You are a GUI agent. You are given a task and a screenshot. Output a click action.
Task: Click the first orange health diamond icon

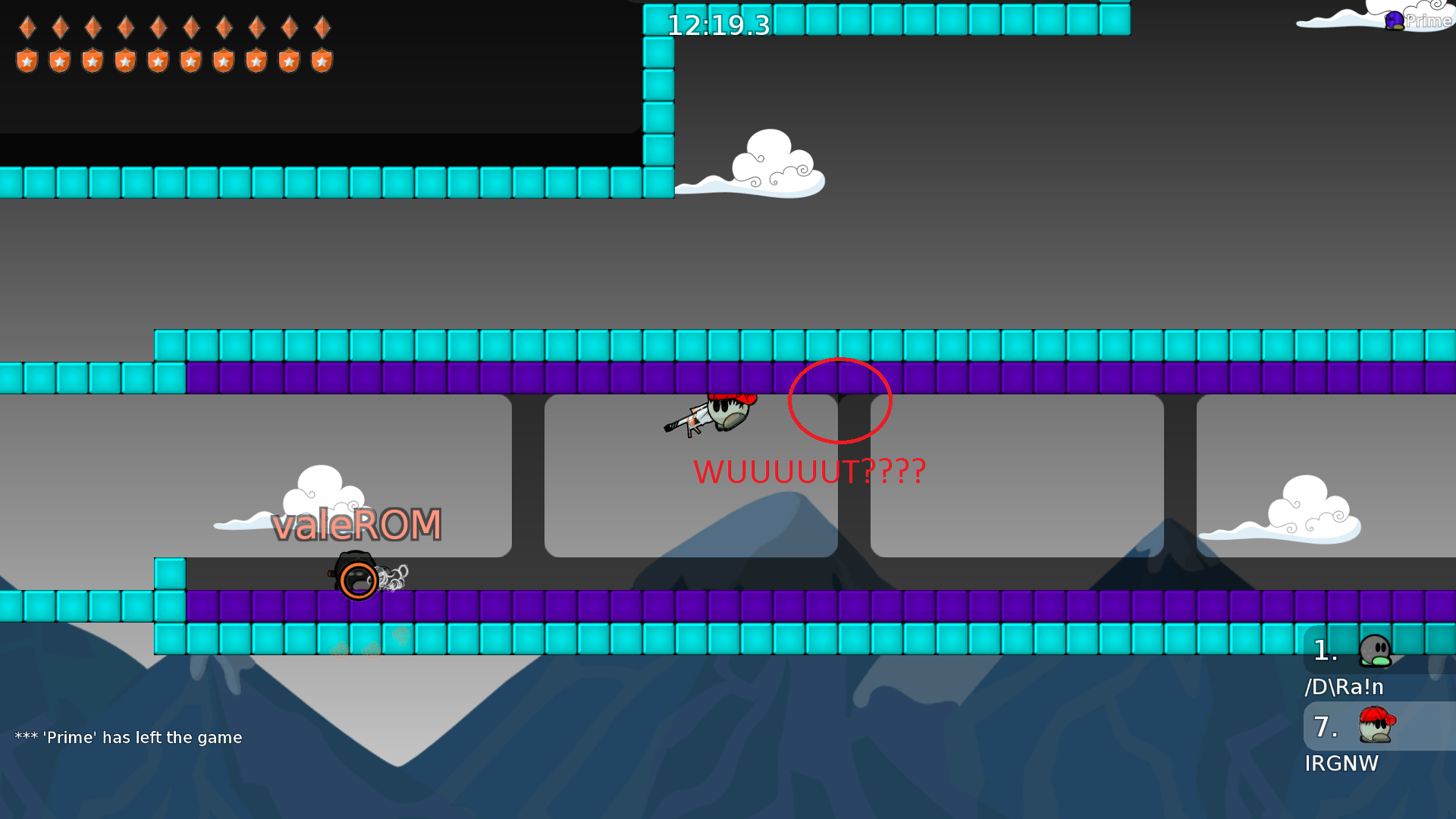[x=27, y=28]
